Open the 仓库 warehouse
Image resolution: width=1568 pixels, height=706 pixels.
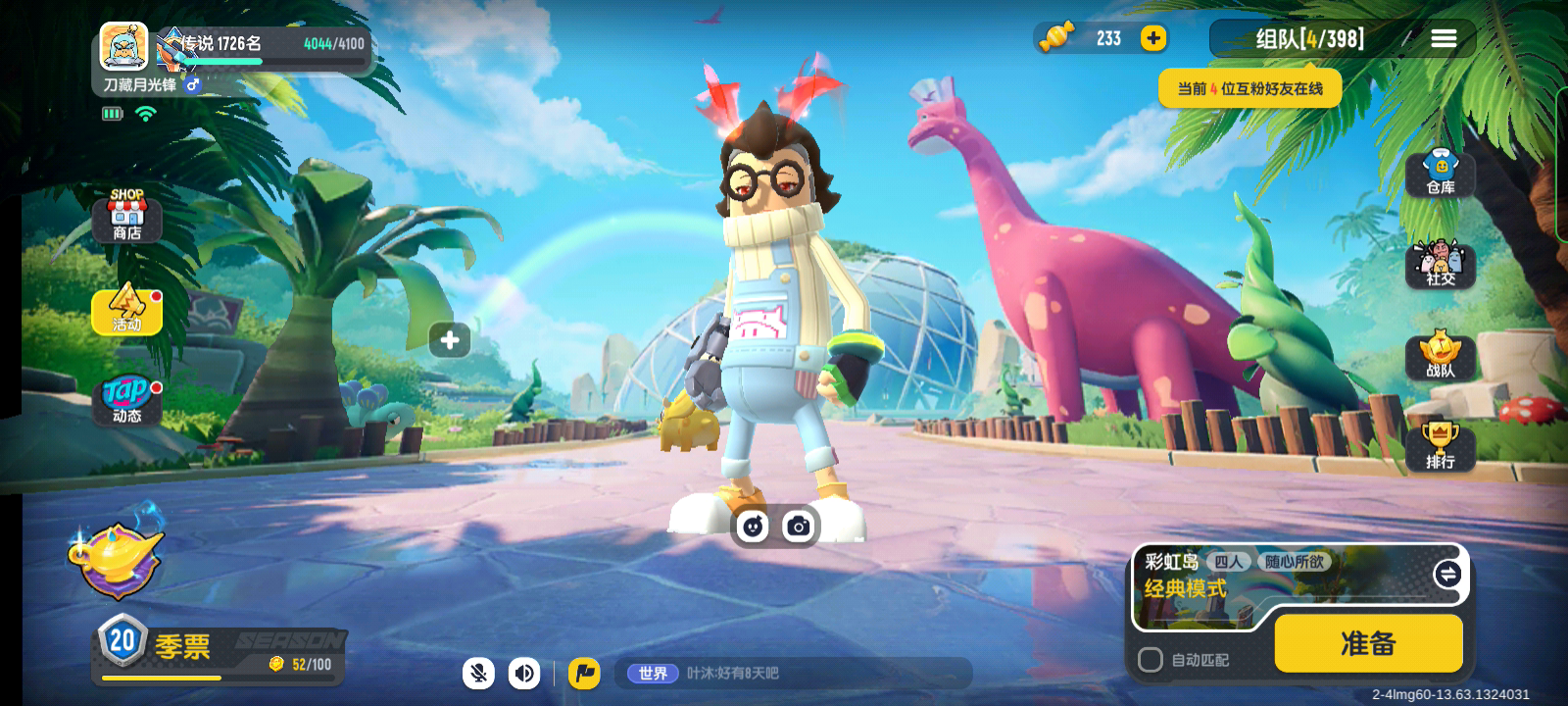1440,175
